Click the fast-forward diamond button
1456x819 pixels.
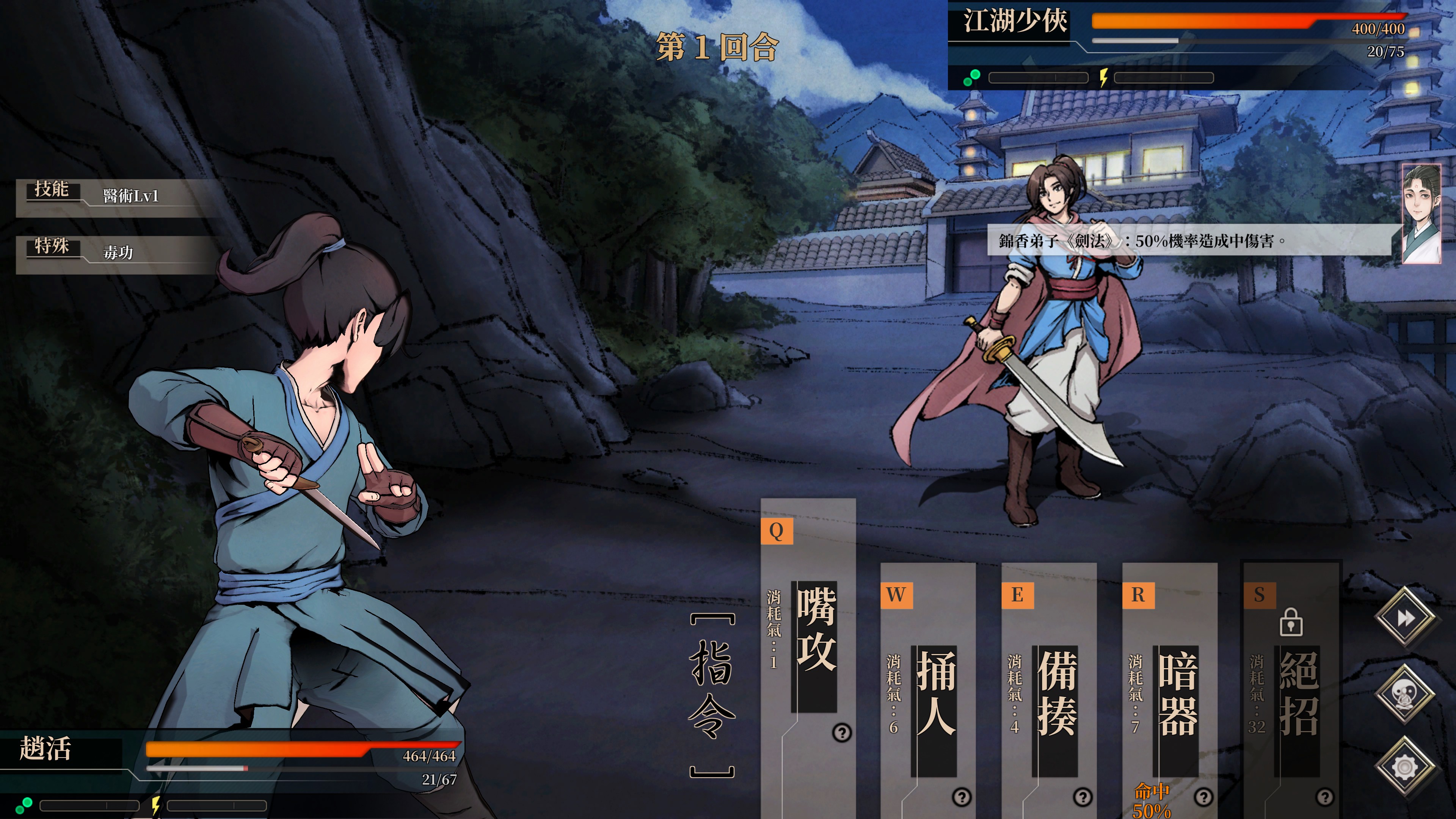[x=1405, y=618]
